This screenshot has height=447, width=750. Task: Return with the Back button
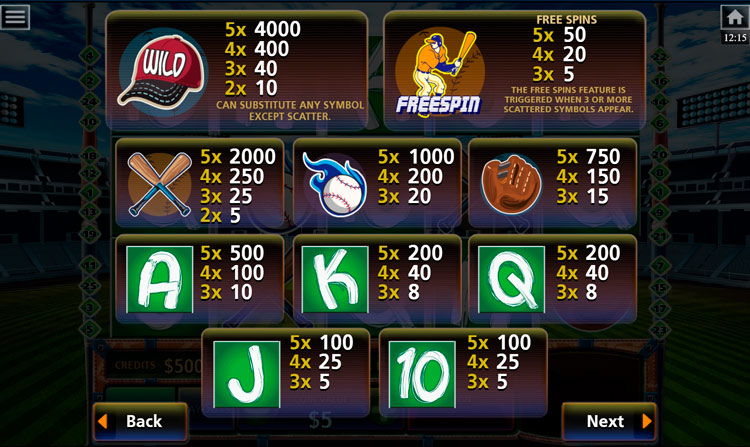pyautogui.click(x=140, y=421)
